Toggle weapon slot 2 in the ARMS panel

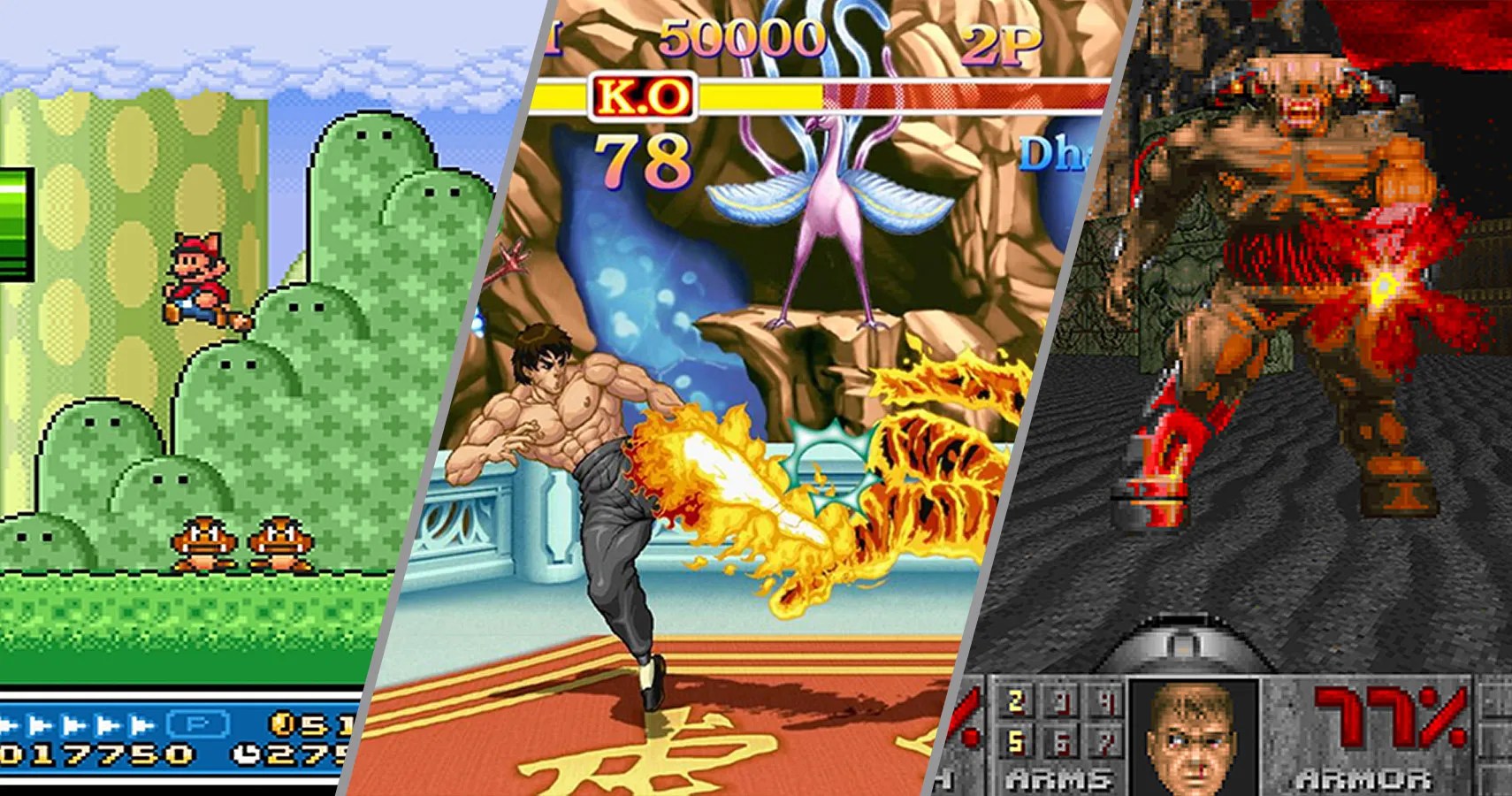coord(1015,702)
